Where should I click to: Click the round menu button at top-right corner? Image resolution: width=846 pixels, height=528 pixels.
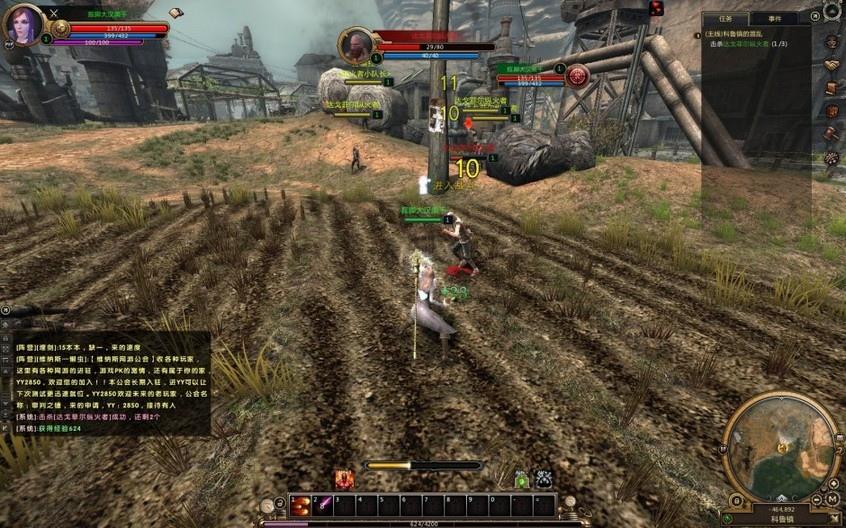click(831, 11)
